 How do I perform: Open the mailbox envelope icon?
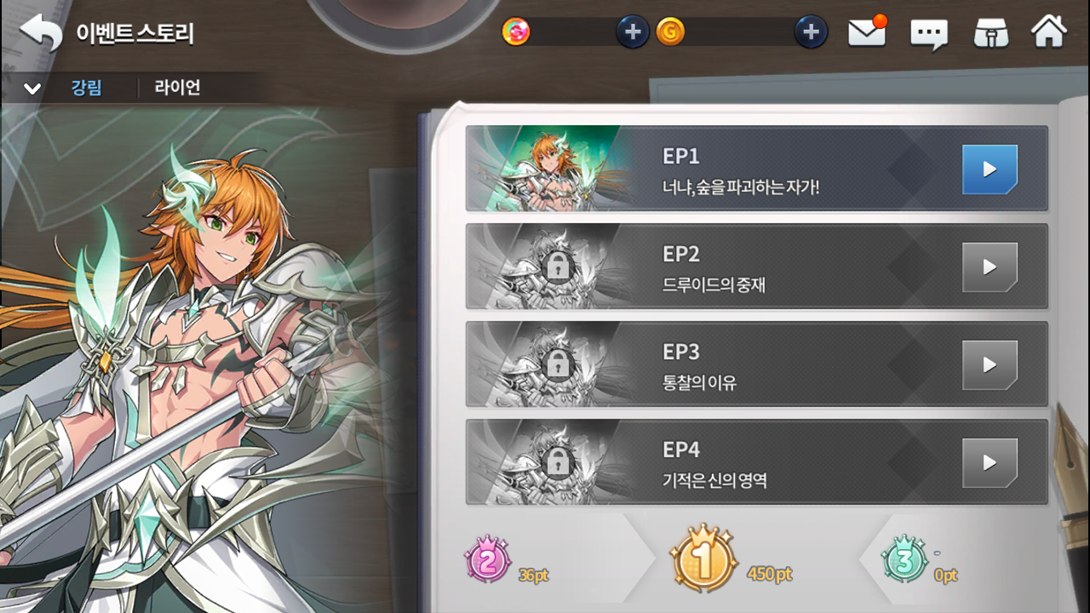tap(866, 33)
